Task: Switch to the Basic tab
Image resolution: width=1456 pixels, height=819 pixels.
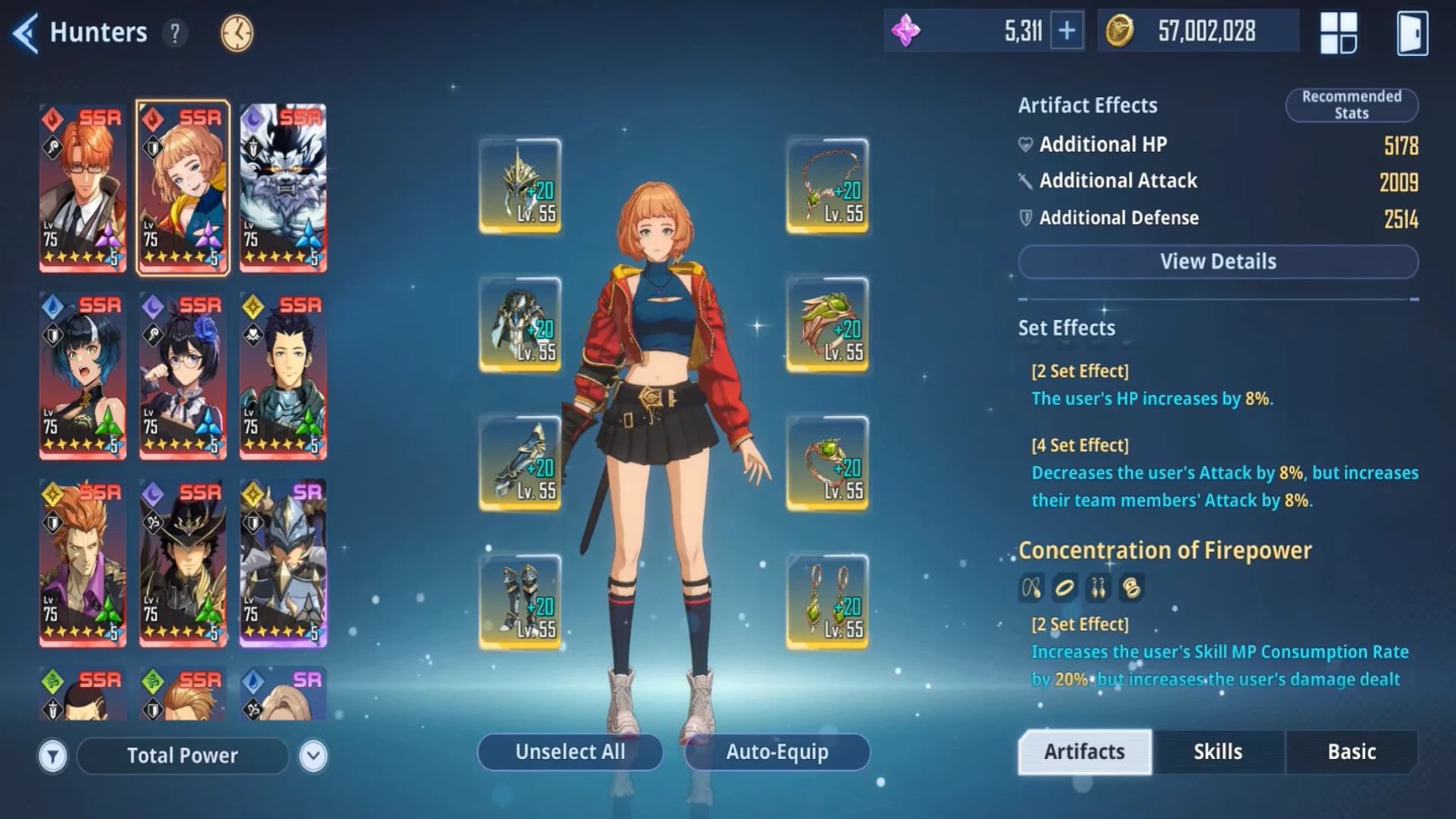Action: 1351,752
